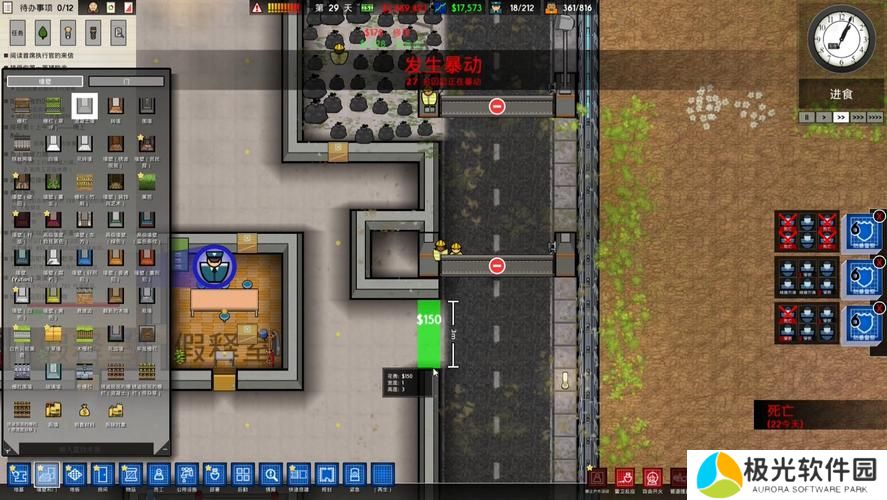Image resolution: width=887 pixels, height=500 pixels.
Task: Open the 待办事项 to-do list header
Action: [40, 8]
